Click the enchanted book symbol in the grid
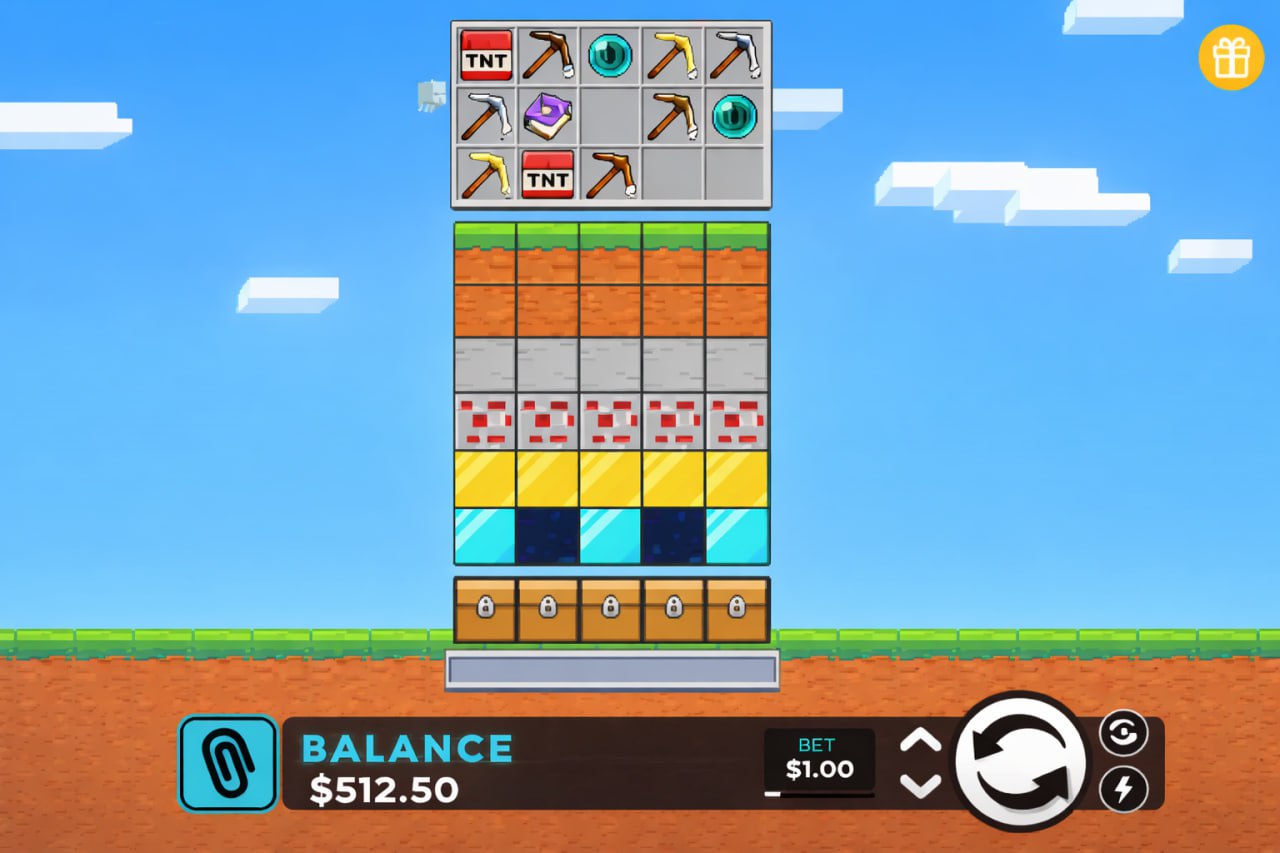The image size is (1280, 853). [x=547, y=116]
